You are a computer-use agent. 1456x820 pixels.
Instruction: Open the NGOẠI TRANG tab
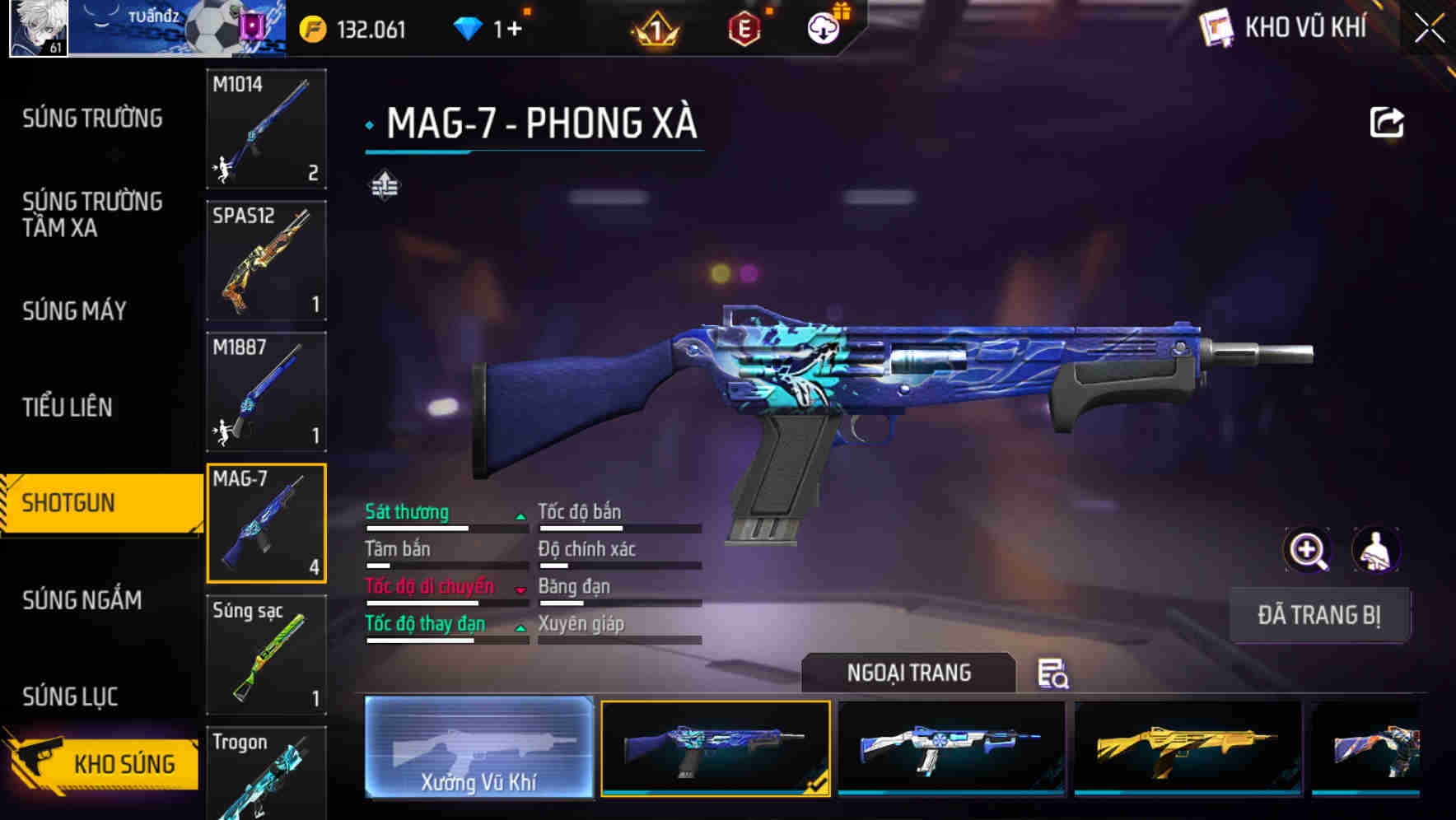point(911,673)
